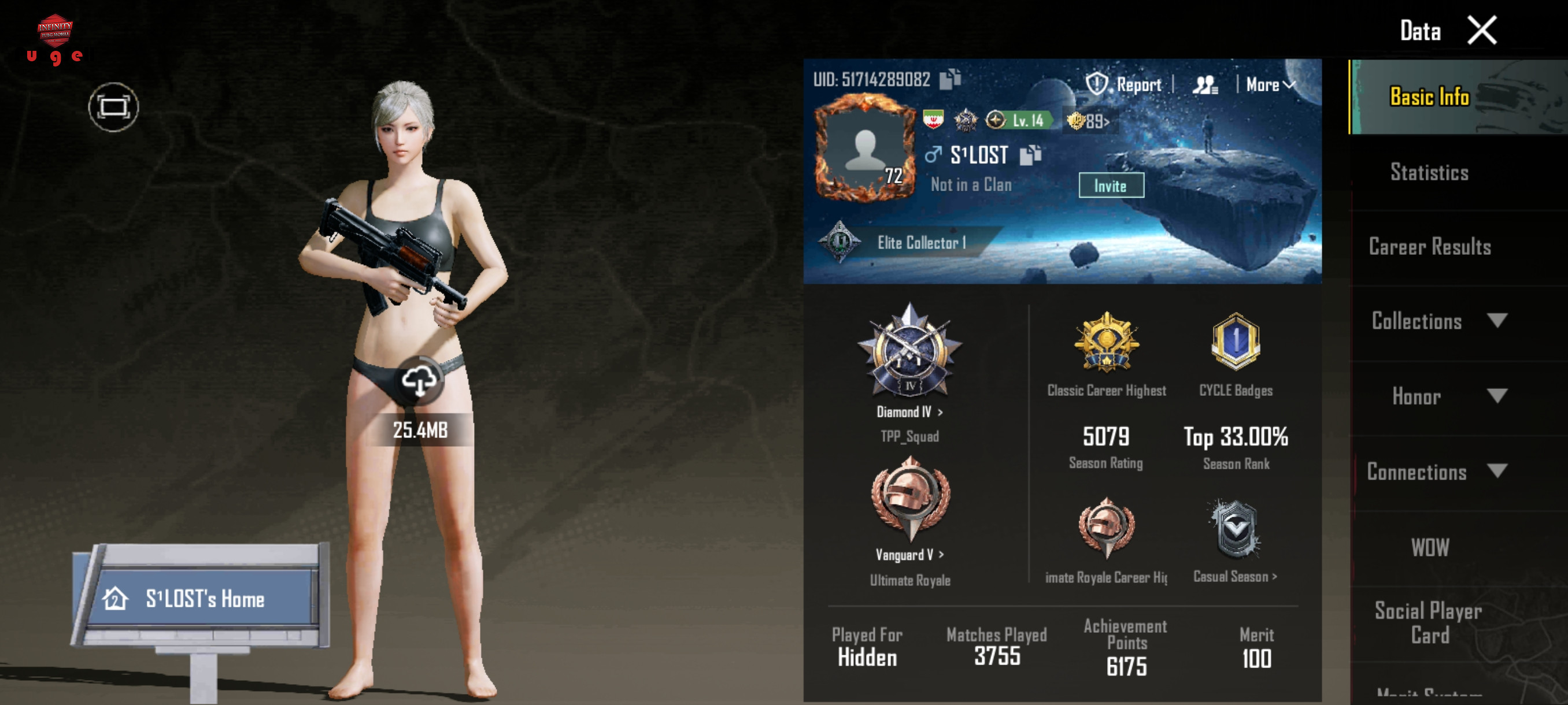
Task: Select the Basic Info tab
Action: 1429,97
